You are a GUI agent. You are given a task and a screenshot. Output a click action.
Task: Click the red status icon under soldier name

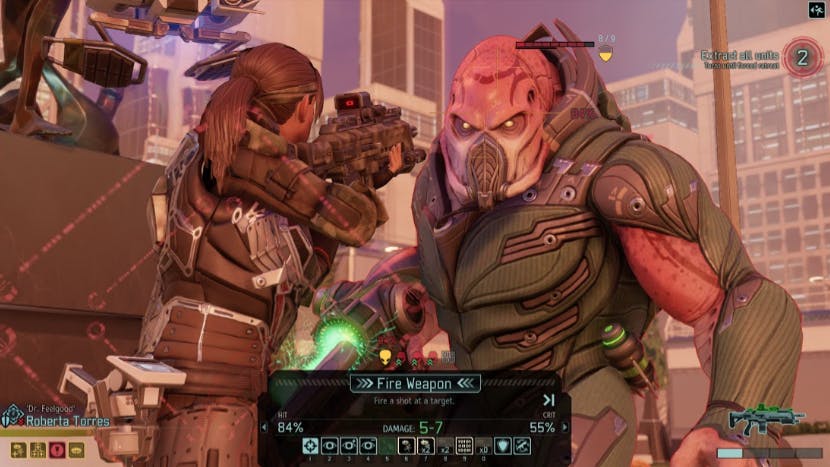(x=57, y=450)
